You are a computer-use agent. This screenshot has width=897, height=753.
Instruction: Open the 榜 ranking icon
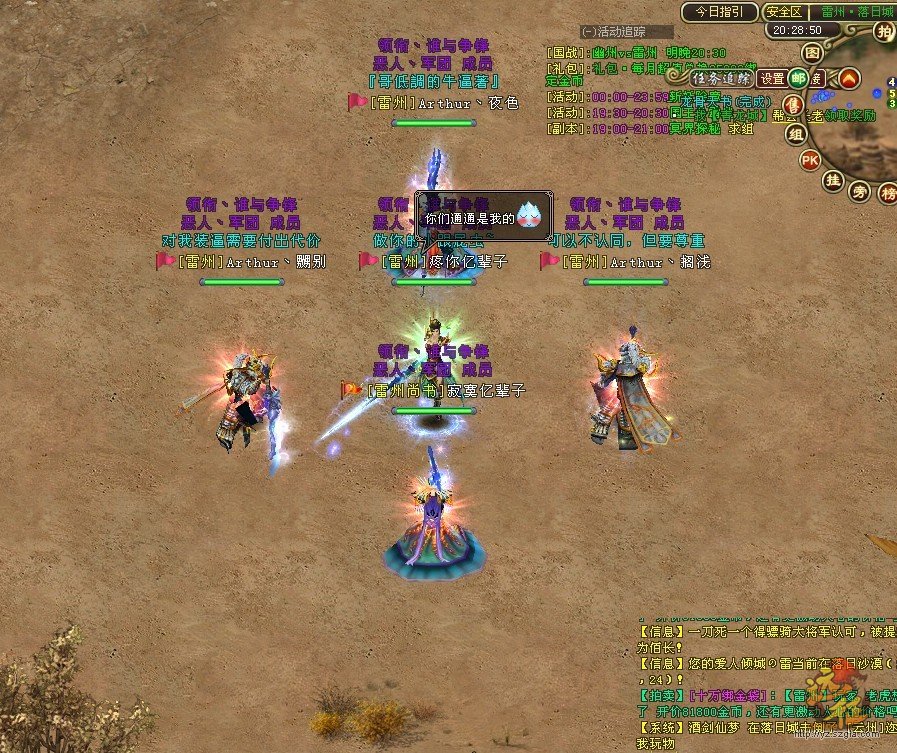888,194
